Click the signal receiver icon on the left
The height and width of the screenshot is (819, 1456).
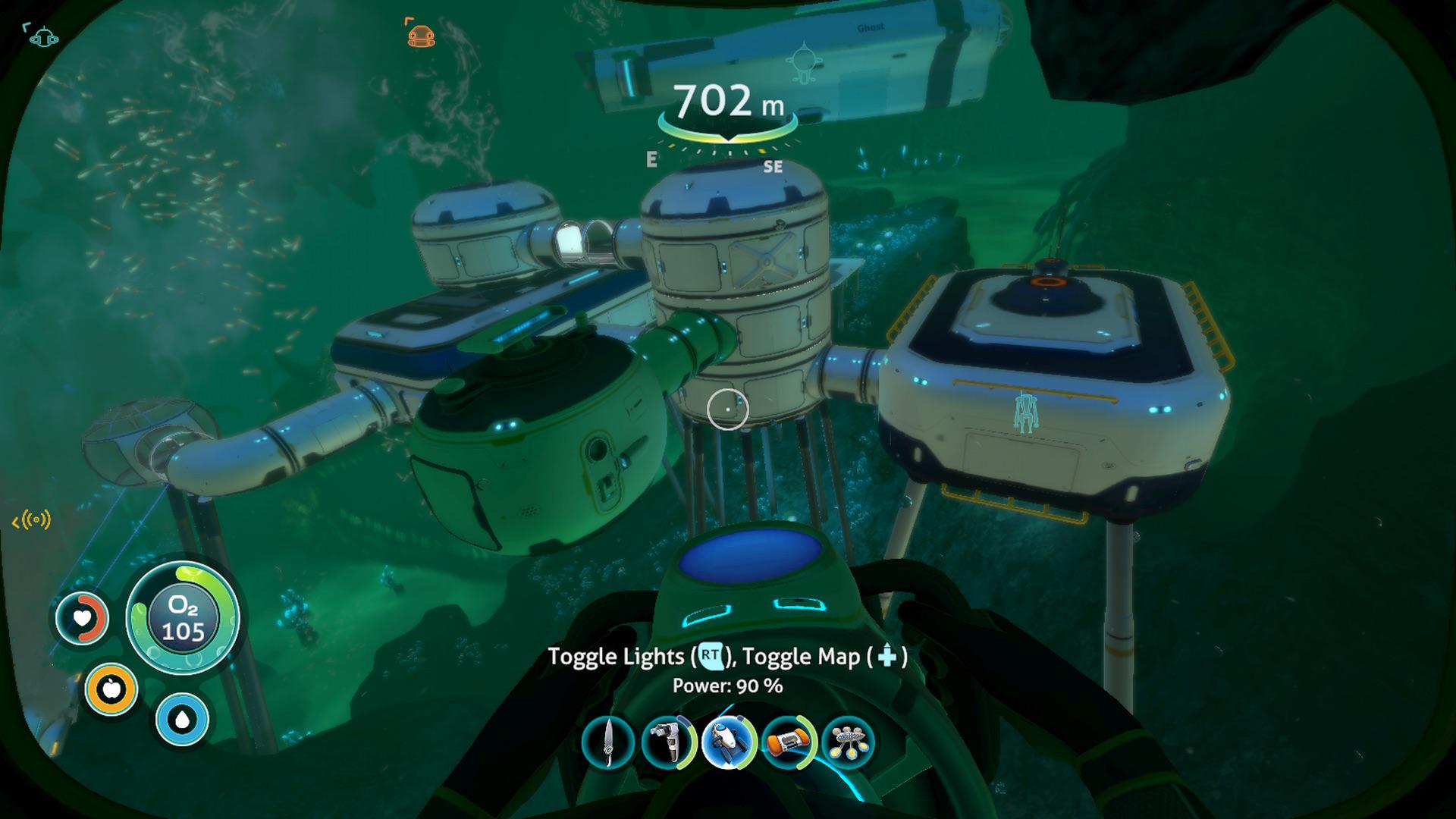point(30,520)
